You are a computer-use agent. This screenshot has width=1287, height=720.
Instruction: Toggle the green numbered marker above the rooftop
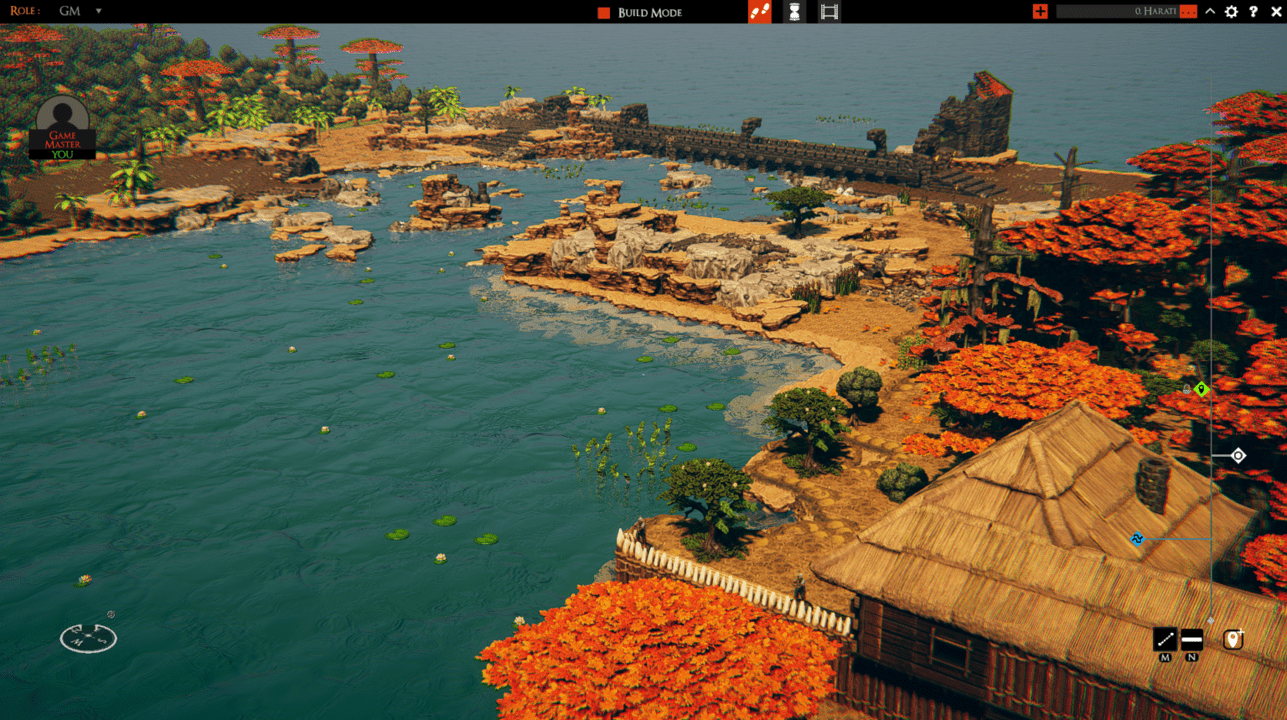point(1199,389)
